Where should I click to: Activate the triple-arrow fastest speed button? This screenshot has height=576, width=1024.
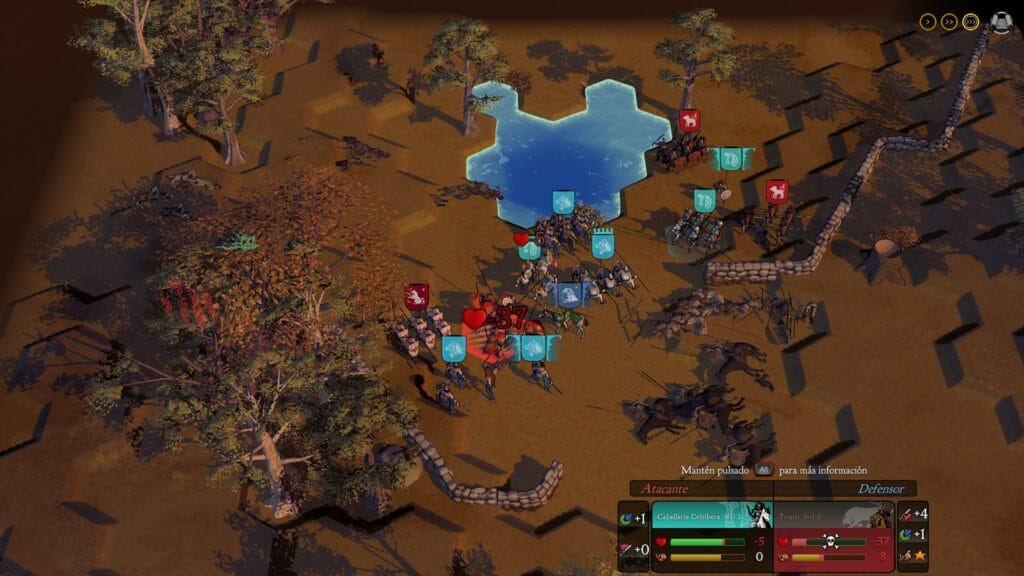(x=971, y=21)
